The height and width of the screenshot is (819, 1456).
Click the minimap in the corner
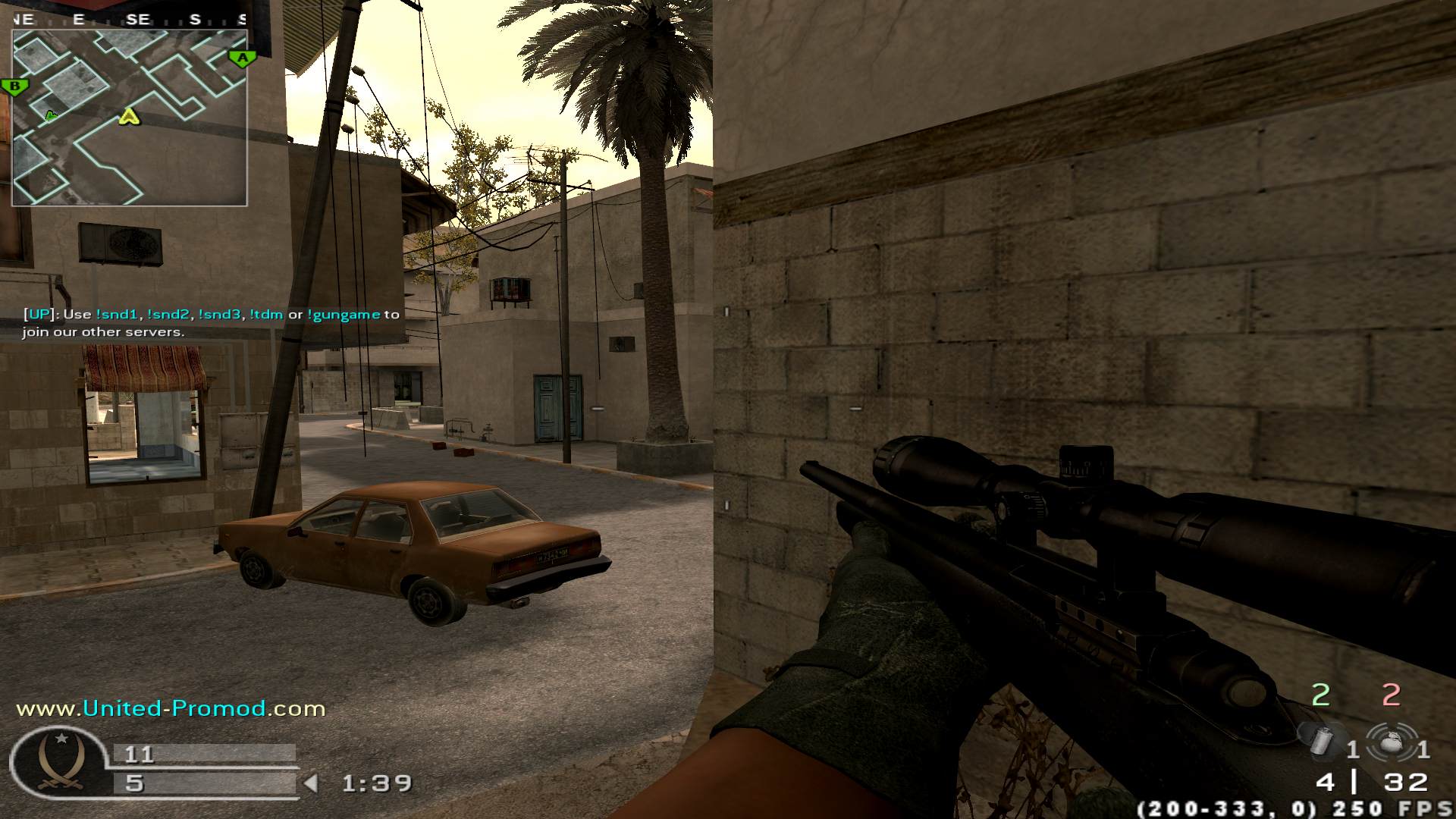129,118
